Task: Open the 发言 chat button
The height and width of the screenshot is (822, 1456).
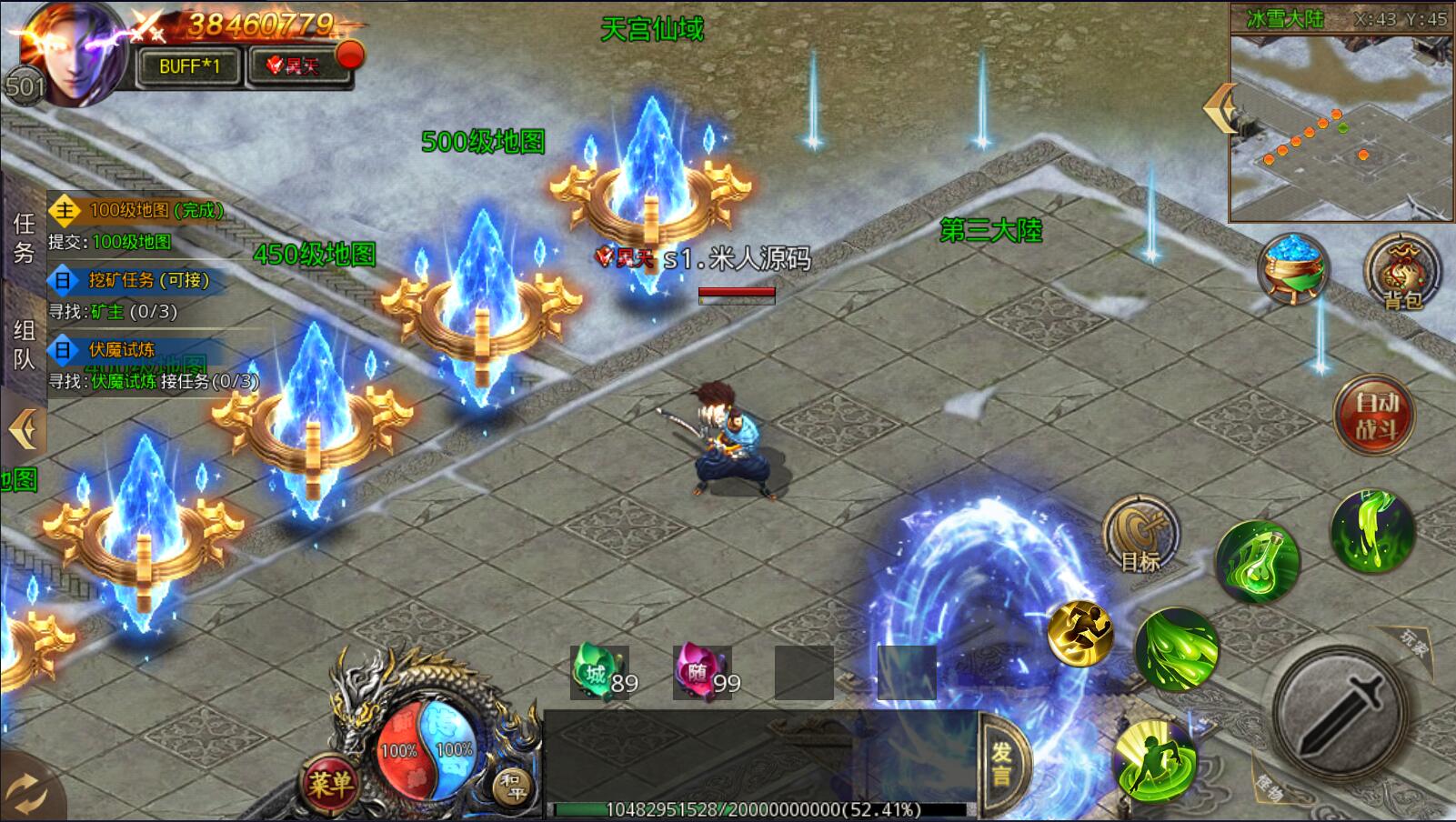Action: point(1002,764)
